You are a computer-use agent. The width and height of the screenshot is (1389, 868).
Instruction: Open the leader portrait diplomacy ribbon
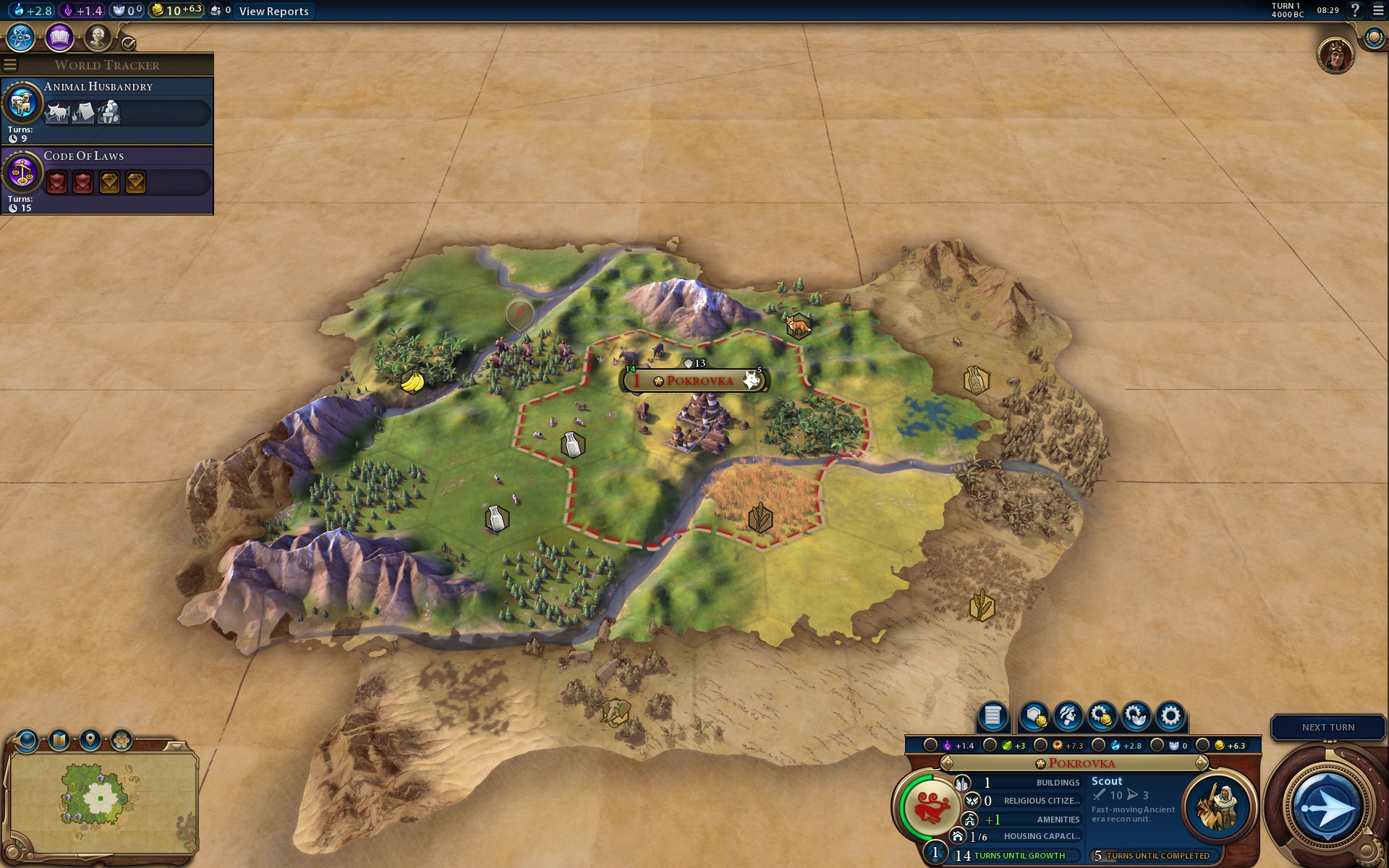tap(1335, 56)
